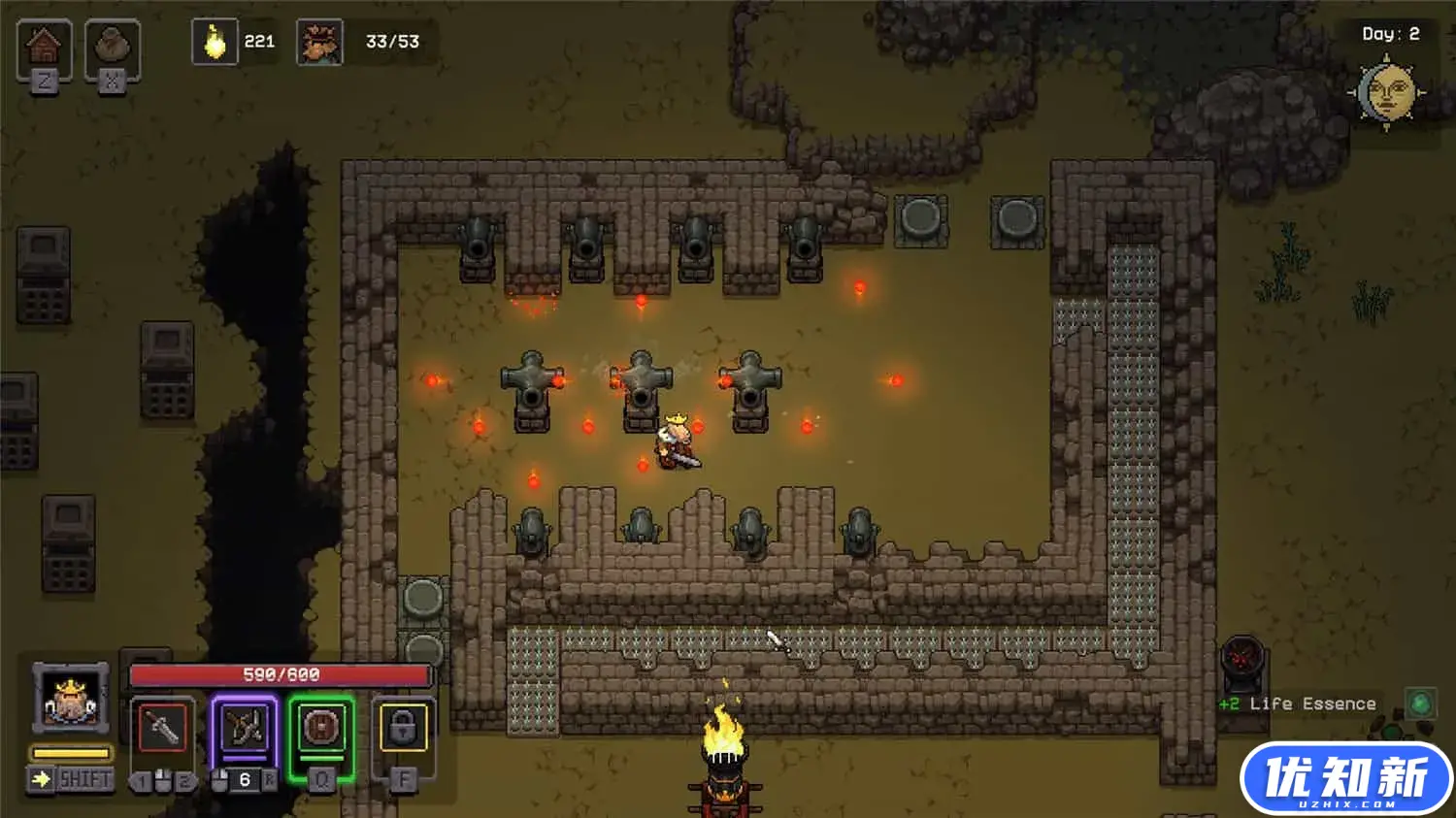Click the yellow flame currency icon
The width and height of the screenshot is (1456, 818).
tap(215, 42)
